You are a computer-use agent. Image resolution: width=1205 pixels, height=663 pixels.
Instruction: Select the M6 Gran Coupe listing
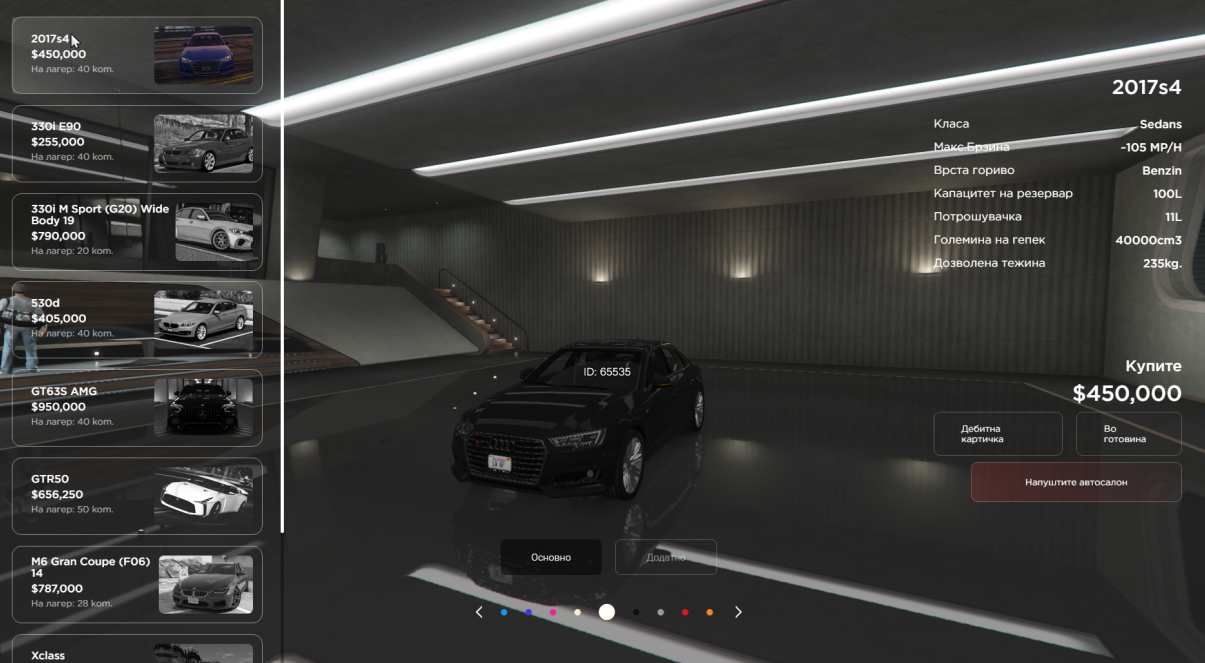pyautogui.click(x=137, y=584)
